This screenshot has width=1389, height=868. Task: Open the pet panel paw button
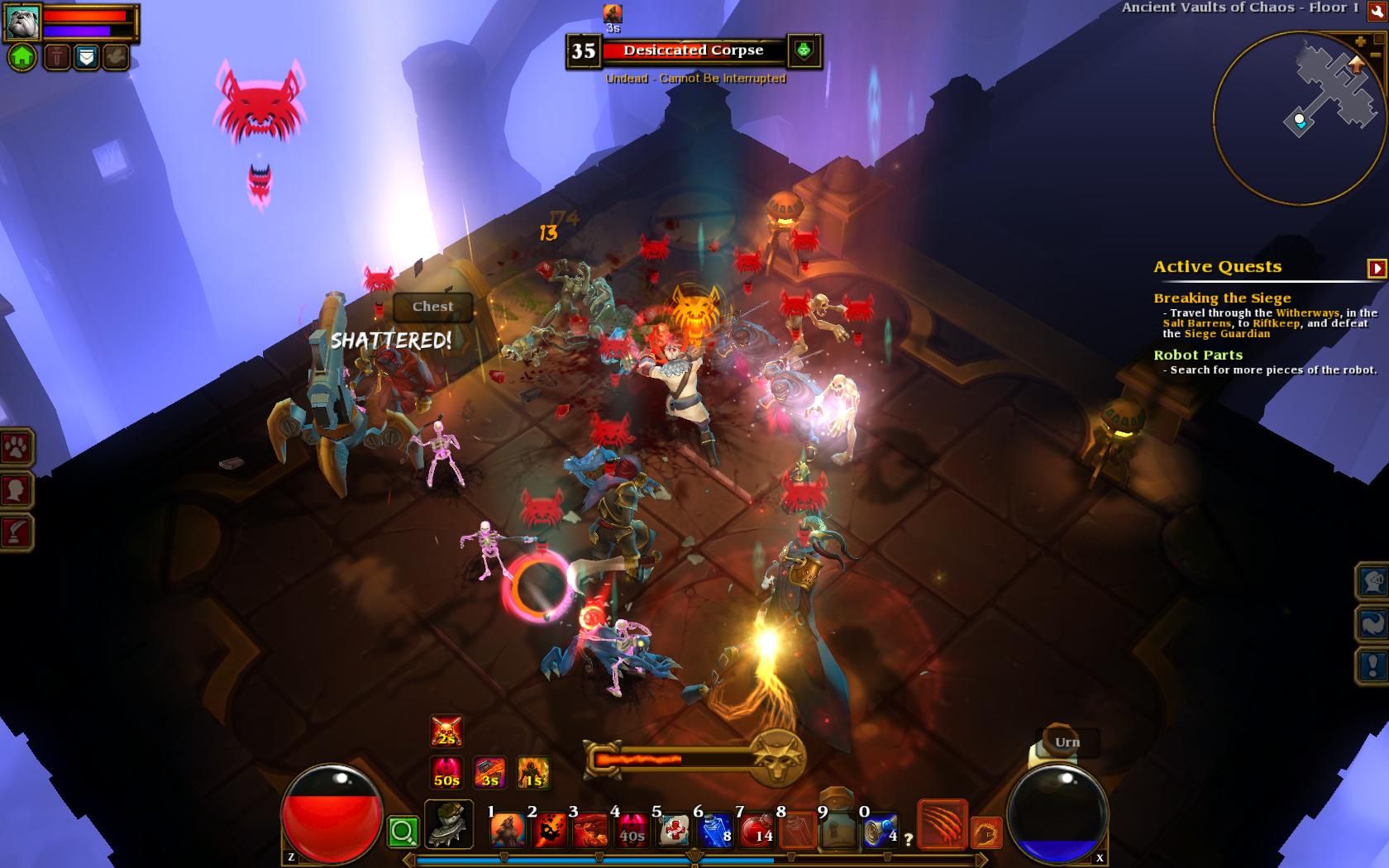tap(17, 449)
